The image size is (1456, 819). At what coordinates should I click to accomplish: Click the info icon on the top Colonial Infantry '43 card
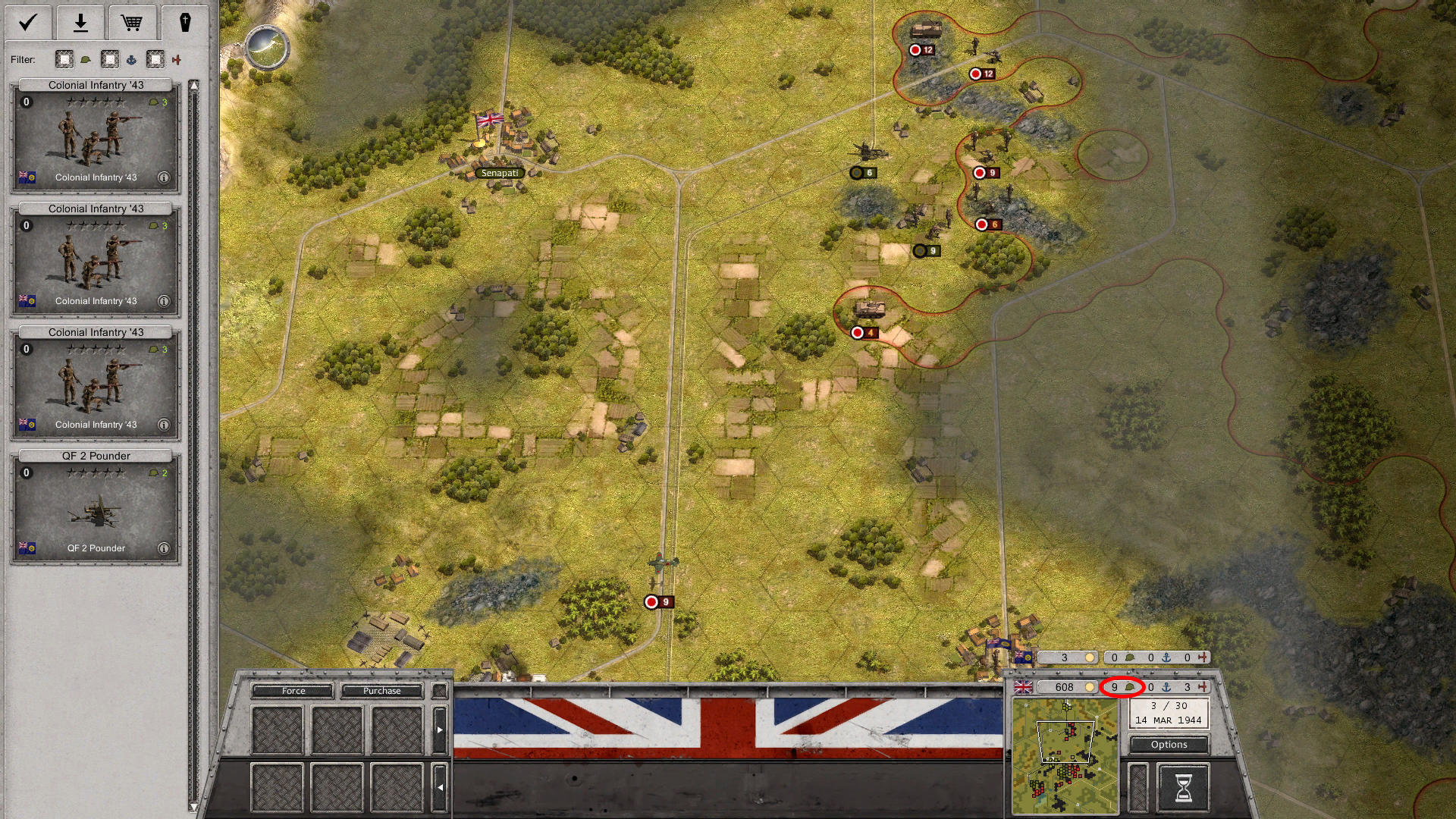pyautogui.click(x=163, y=178)
